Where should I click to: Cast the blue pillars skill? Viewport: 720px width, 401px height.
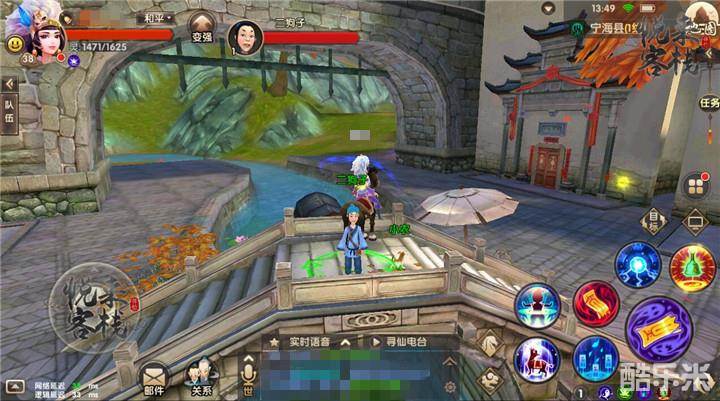pos(596,359)
